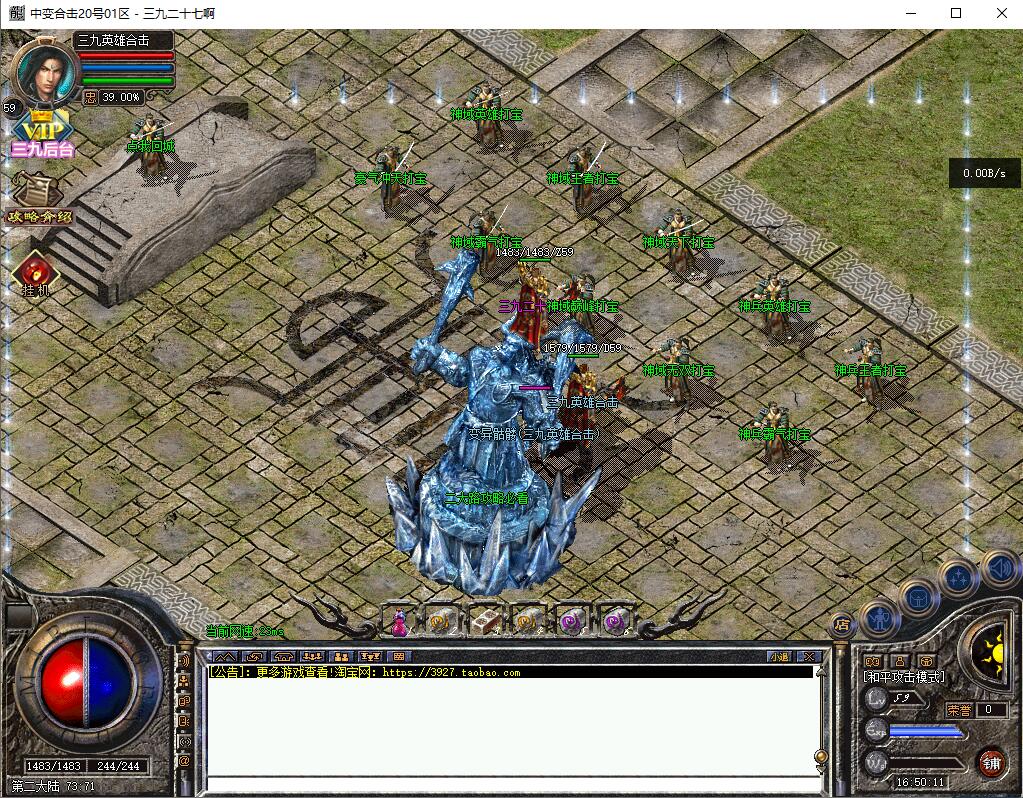Use the pink potion in the hotbar

[x=398, y=622]
